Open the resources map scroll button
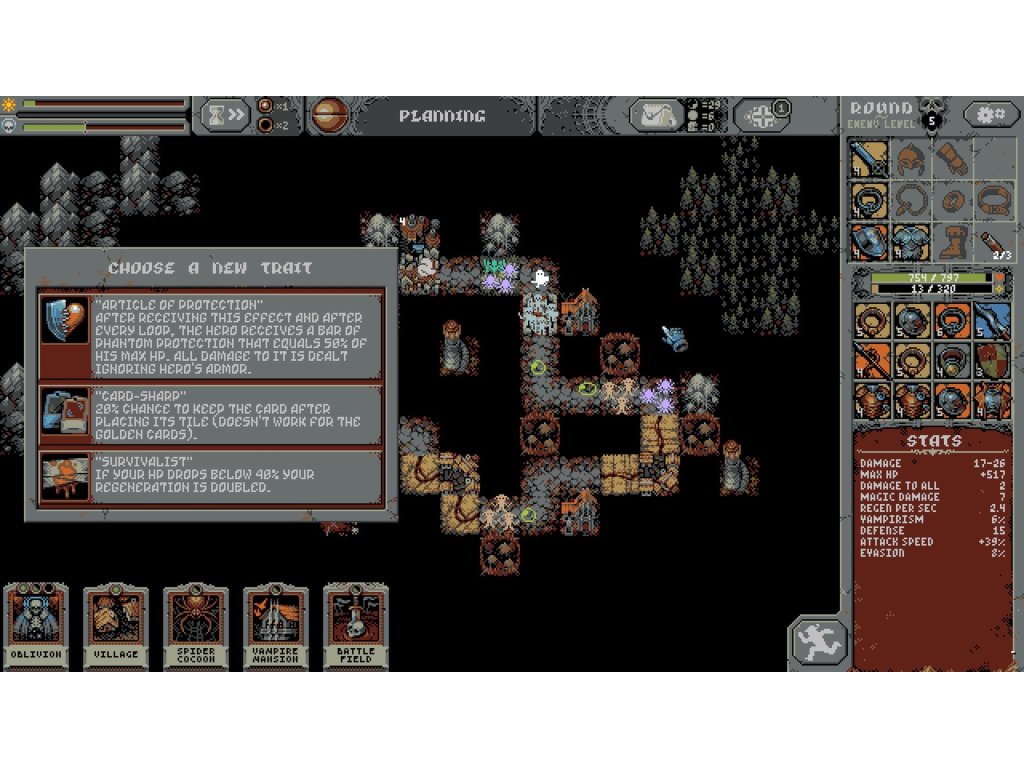The image size is (1024, 768). tap(656, 116)
